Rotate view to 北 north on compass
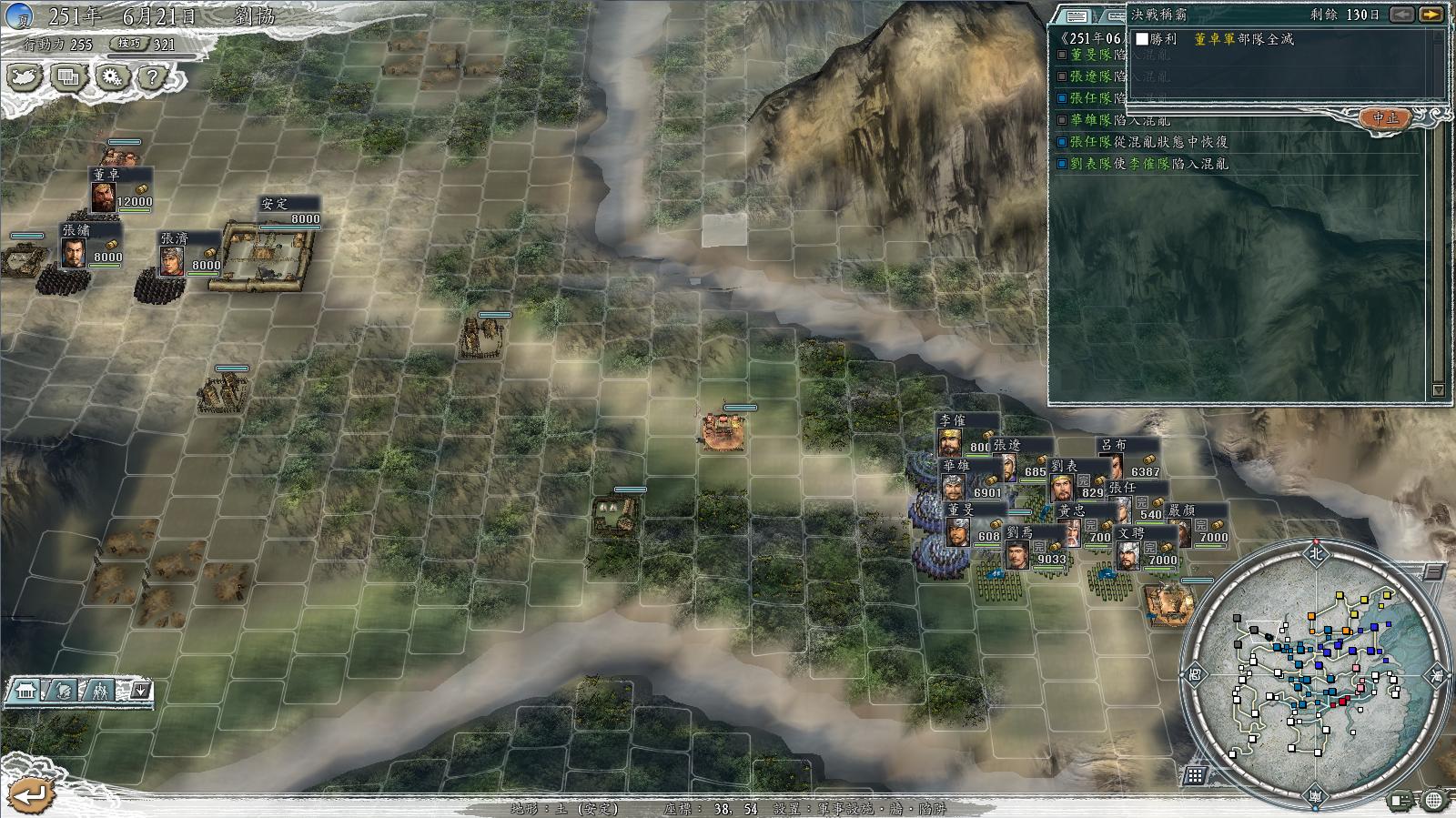 pyautogui.click(x=1314, y=551)
